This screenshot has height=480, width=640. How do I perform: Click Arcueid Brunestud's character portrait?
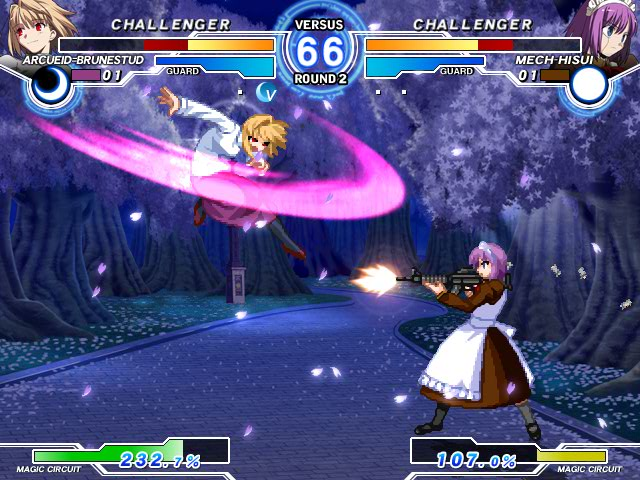coord(30,28)
